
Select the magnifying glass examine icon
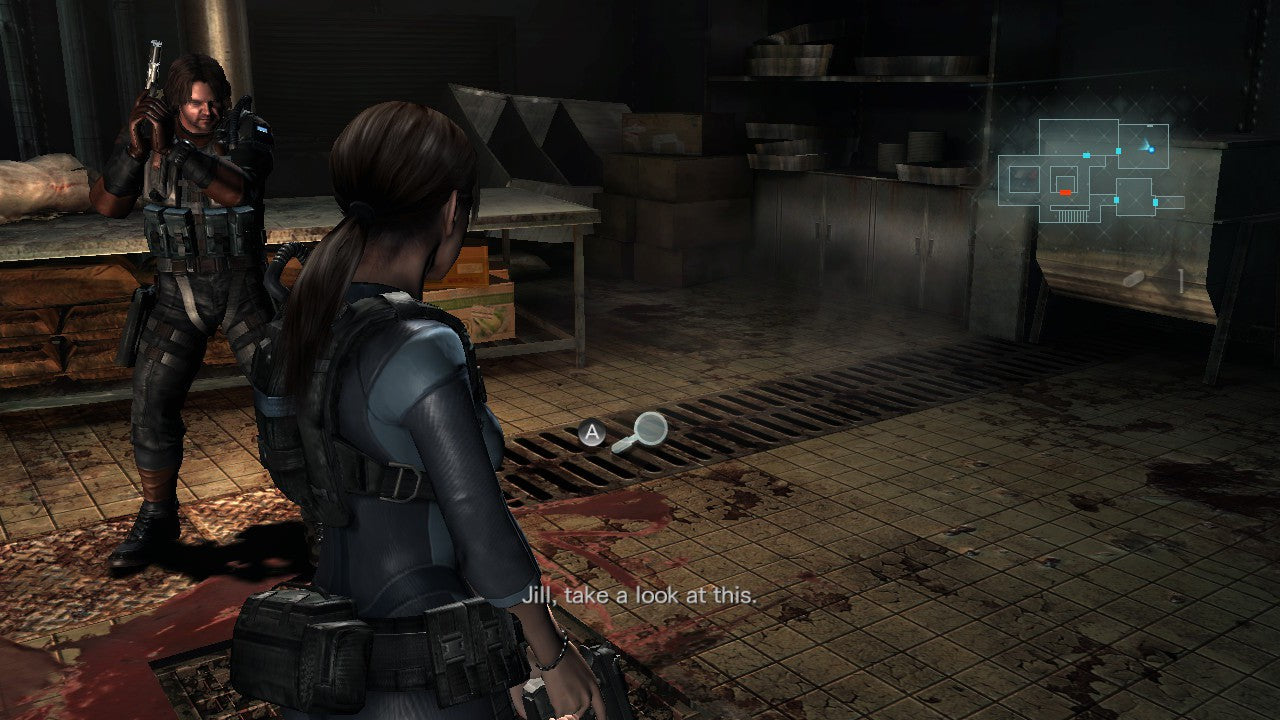(640, 432)
